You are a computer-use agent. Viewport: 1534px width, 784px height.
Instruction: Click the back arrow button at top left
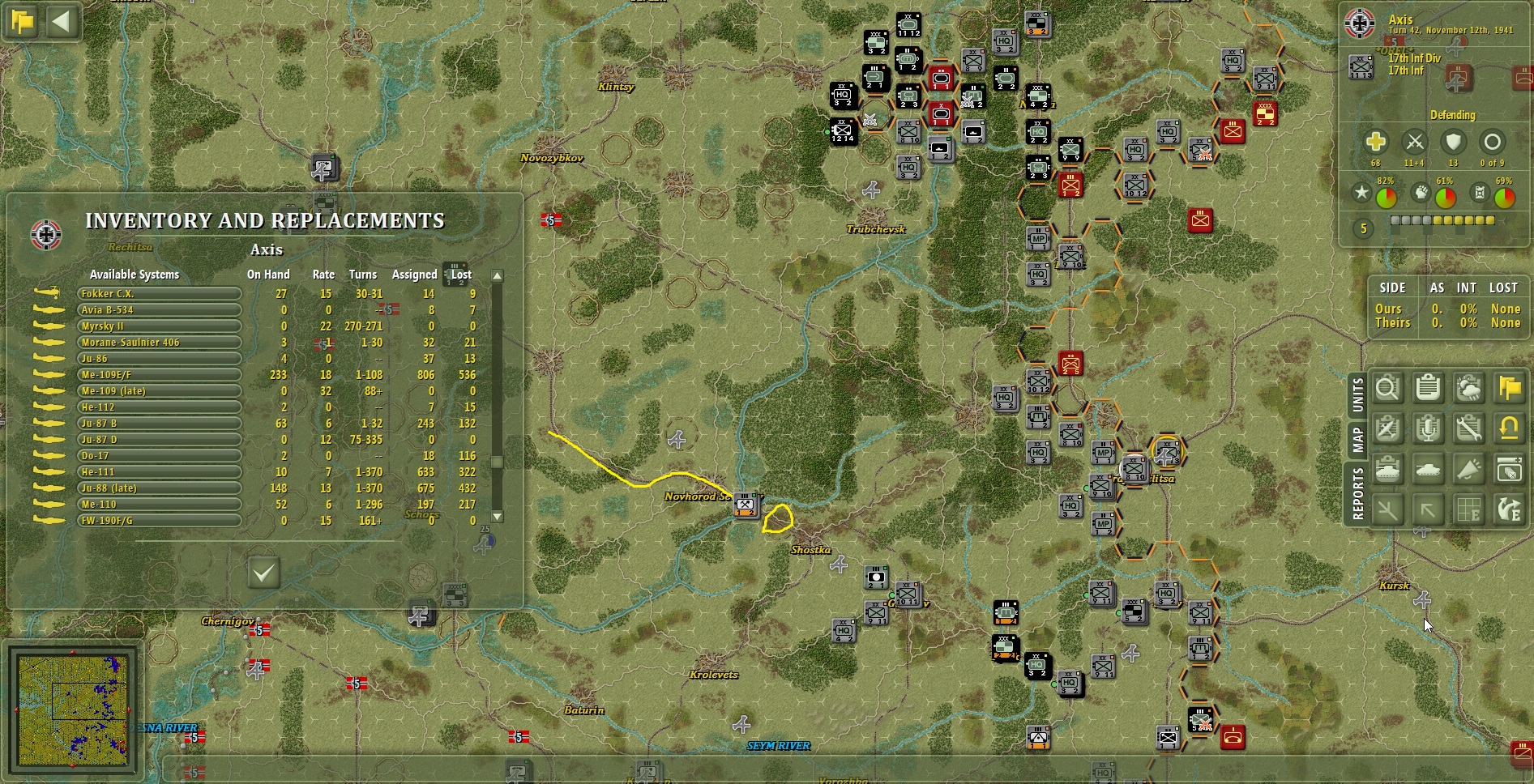point(61,22)
